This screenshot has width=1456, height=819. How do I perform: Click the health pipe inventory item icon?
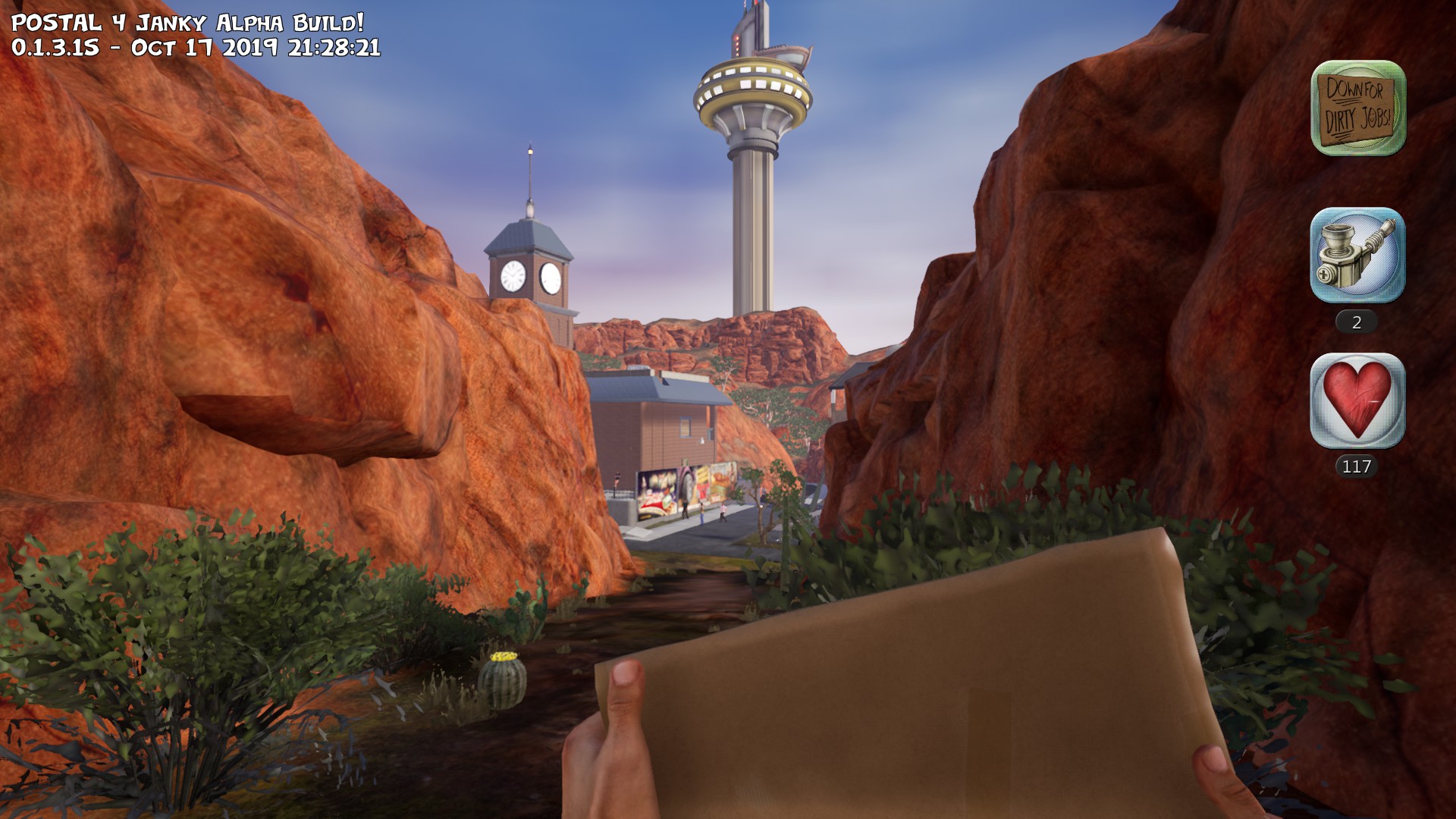tap(1357, 256)
